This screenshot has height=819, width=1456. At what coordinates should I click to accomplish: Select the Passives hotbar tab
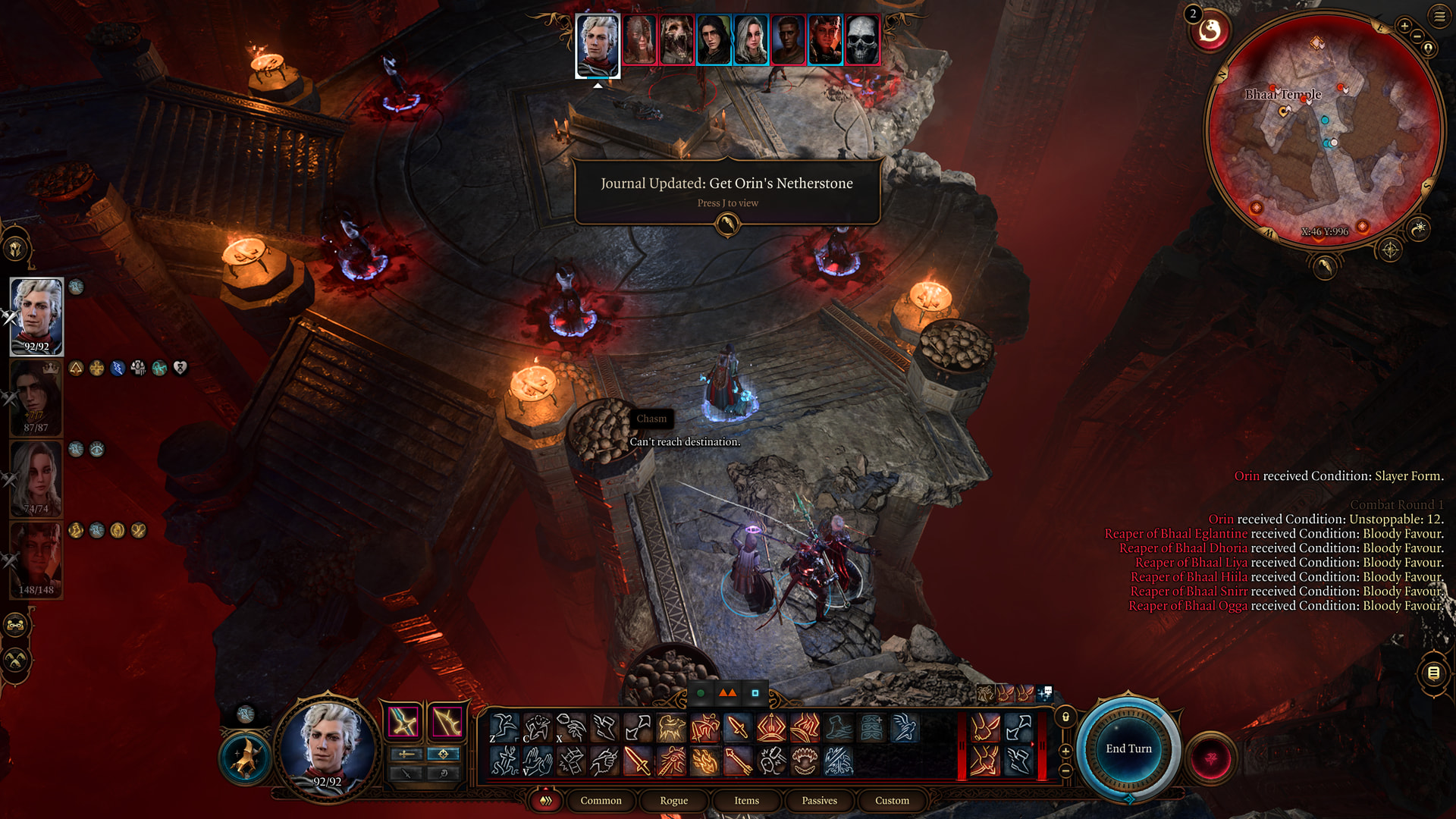[819, 801]
